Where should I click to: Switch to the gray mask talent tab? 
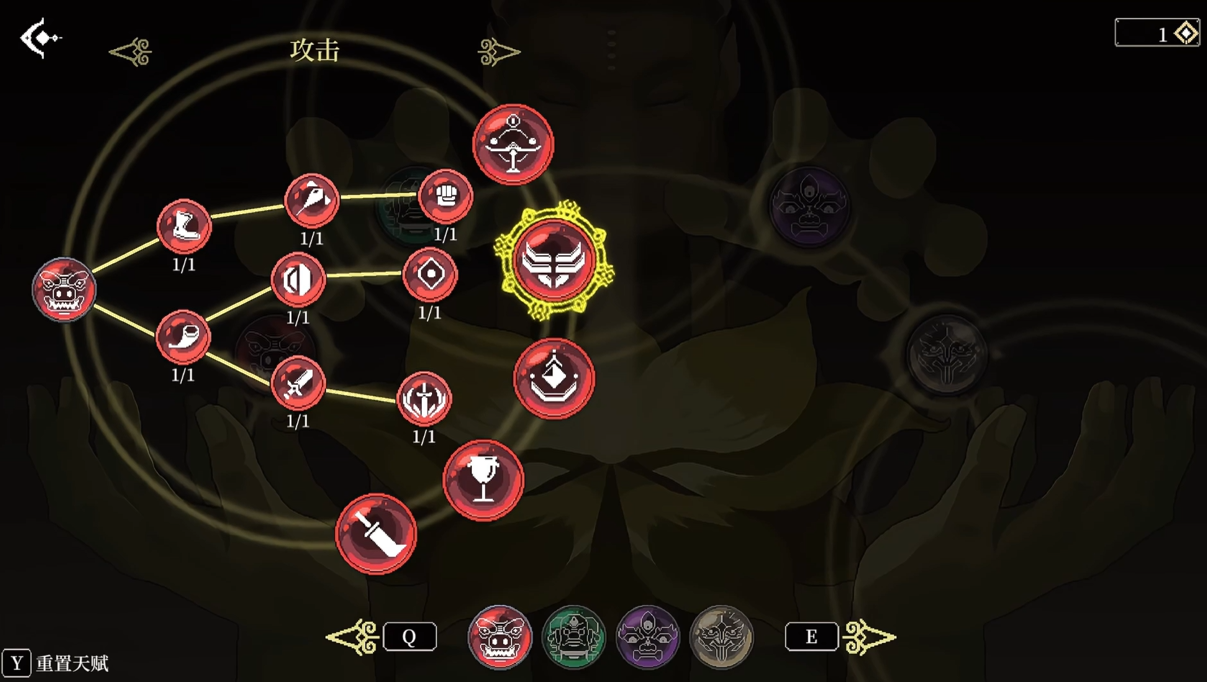(721, 637)
